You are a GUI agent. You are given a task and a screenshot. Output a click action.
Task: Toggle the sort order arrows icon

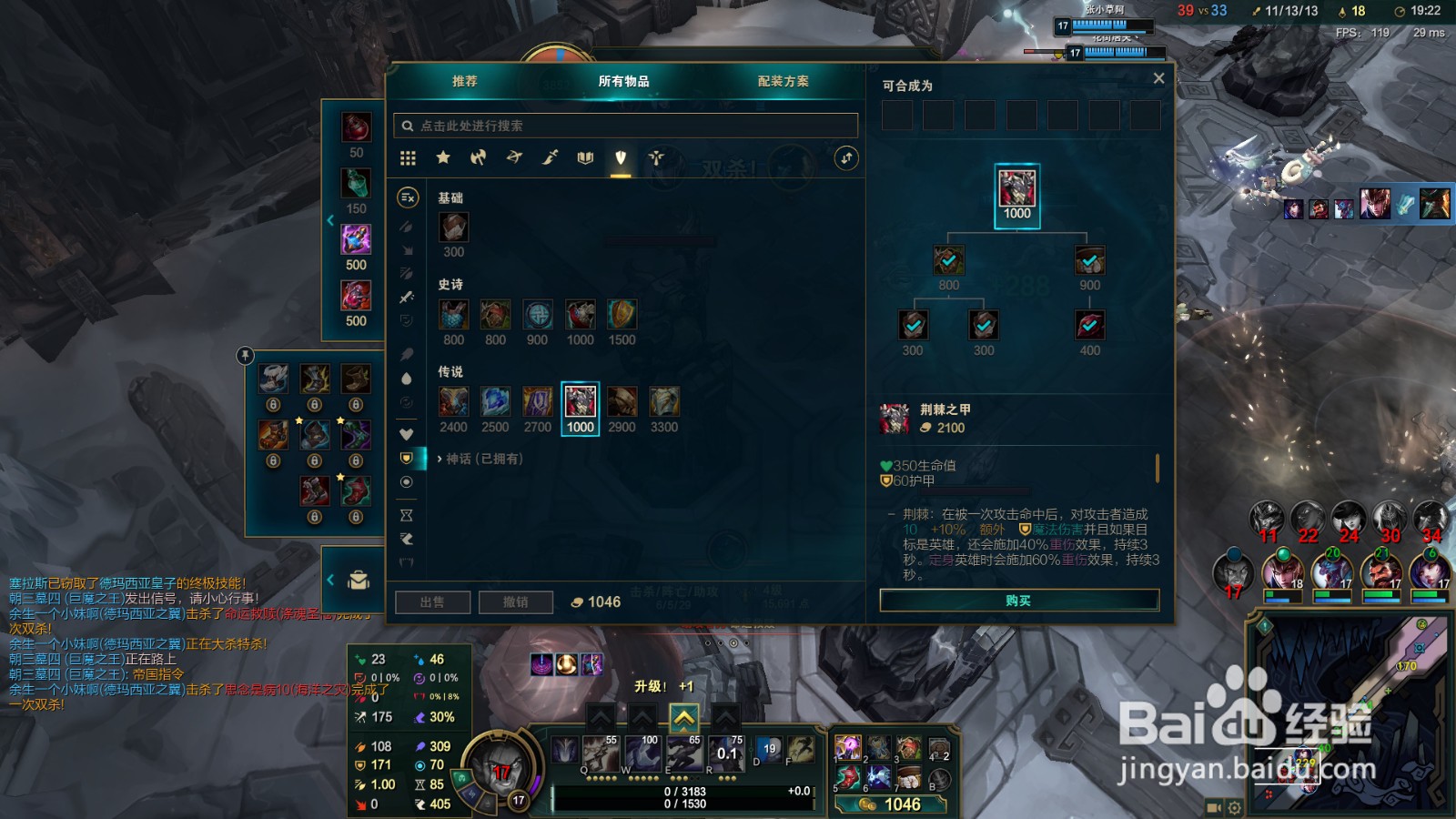pyautogui.click(x=844, y=157)
